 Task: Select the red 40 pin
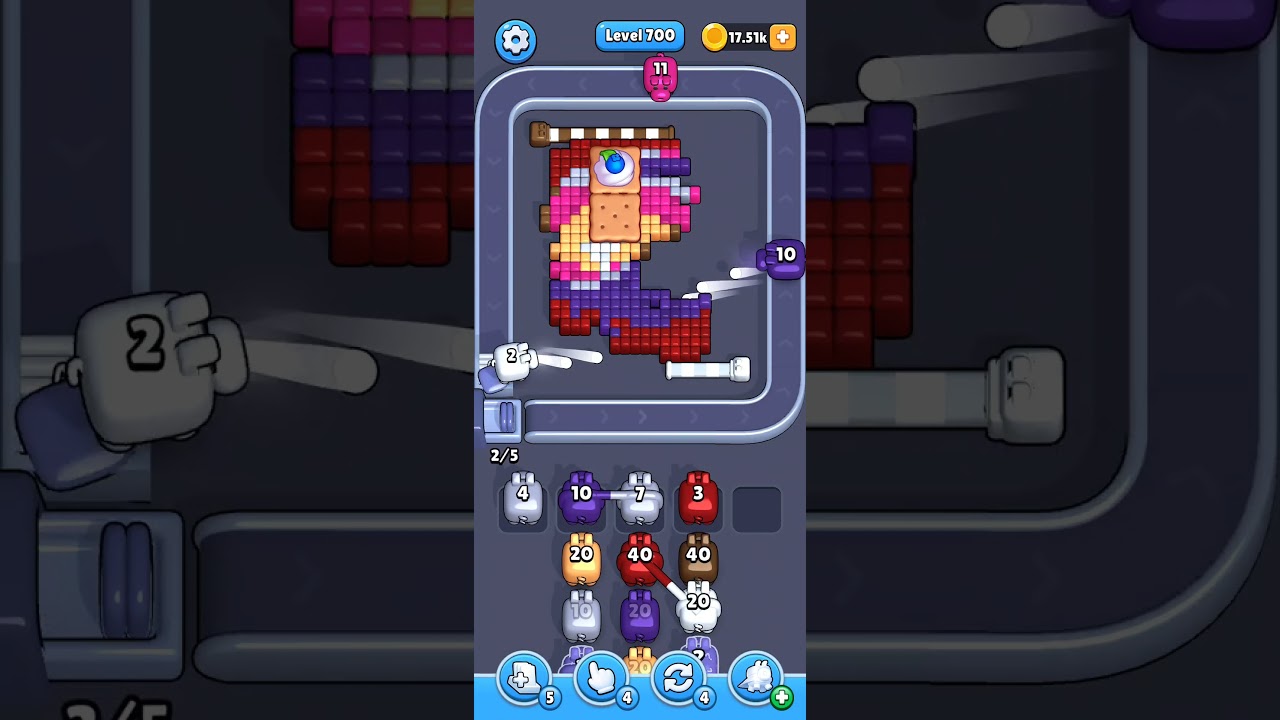(640, 556)
